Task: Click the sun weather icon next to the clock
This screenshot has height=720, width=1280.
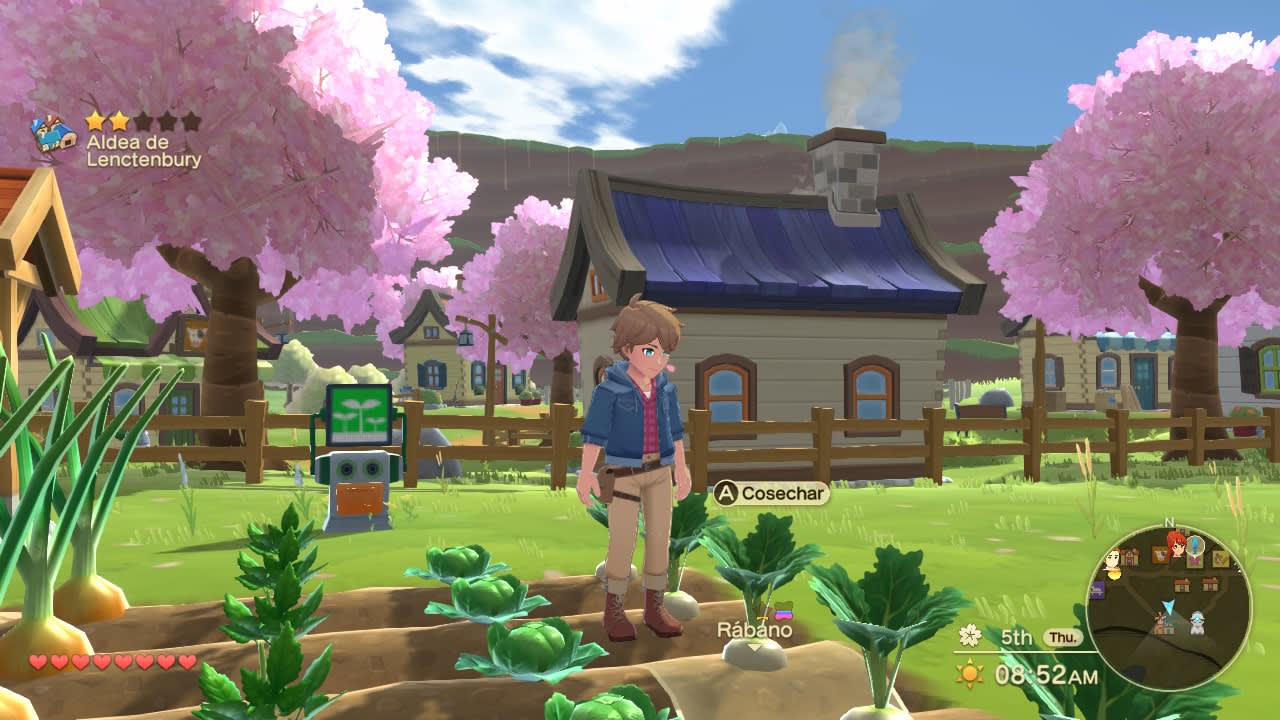Action: click(969, 673)
